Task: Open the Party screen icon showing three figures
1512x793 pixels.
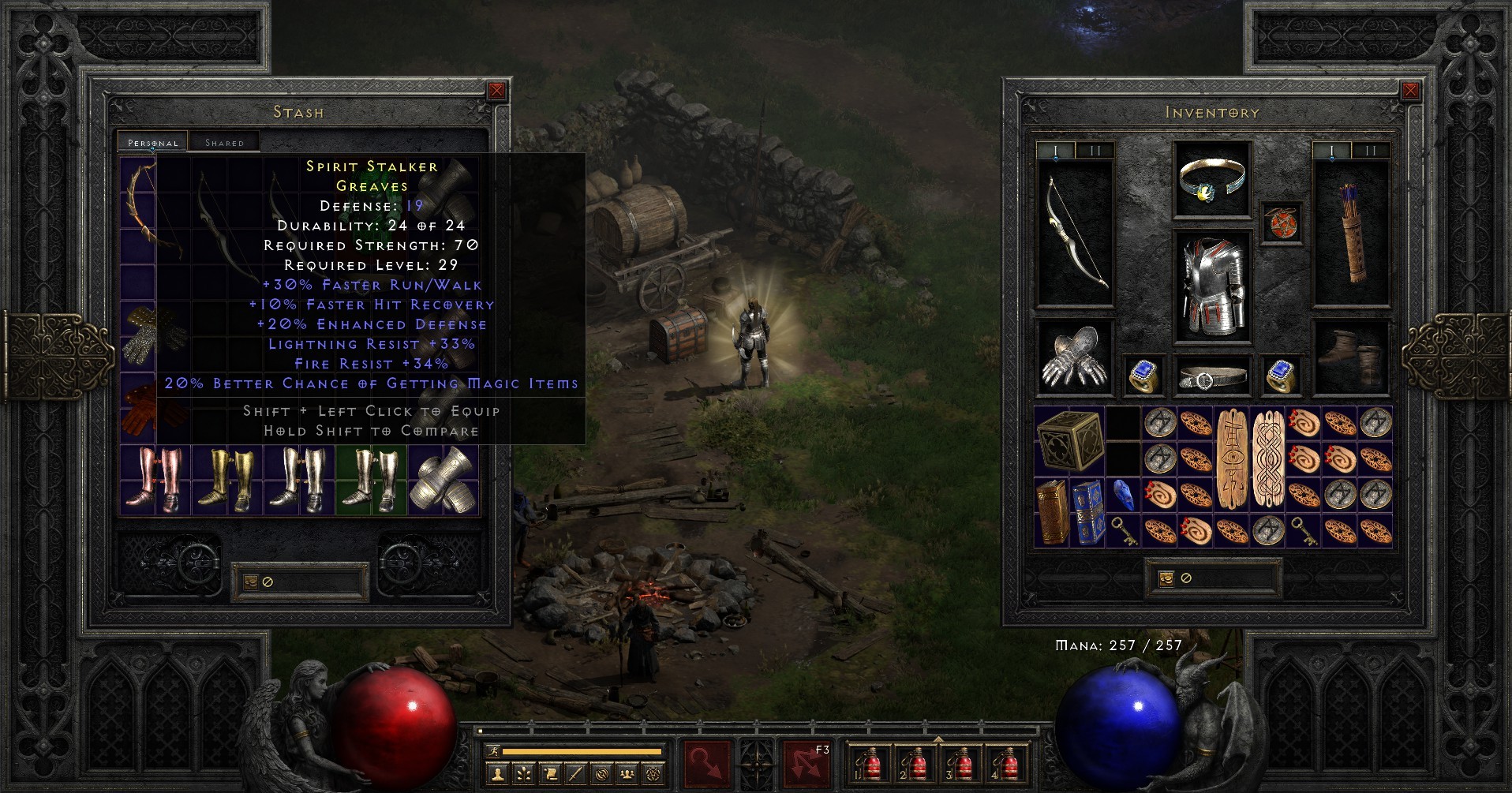Action: (627, 776)
